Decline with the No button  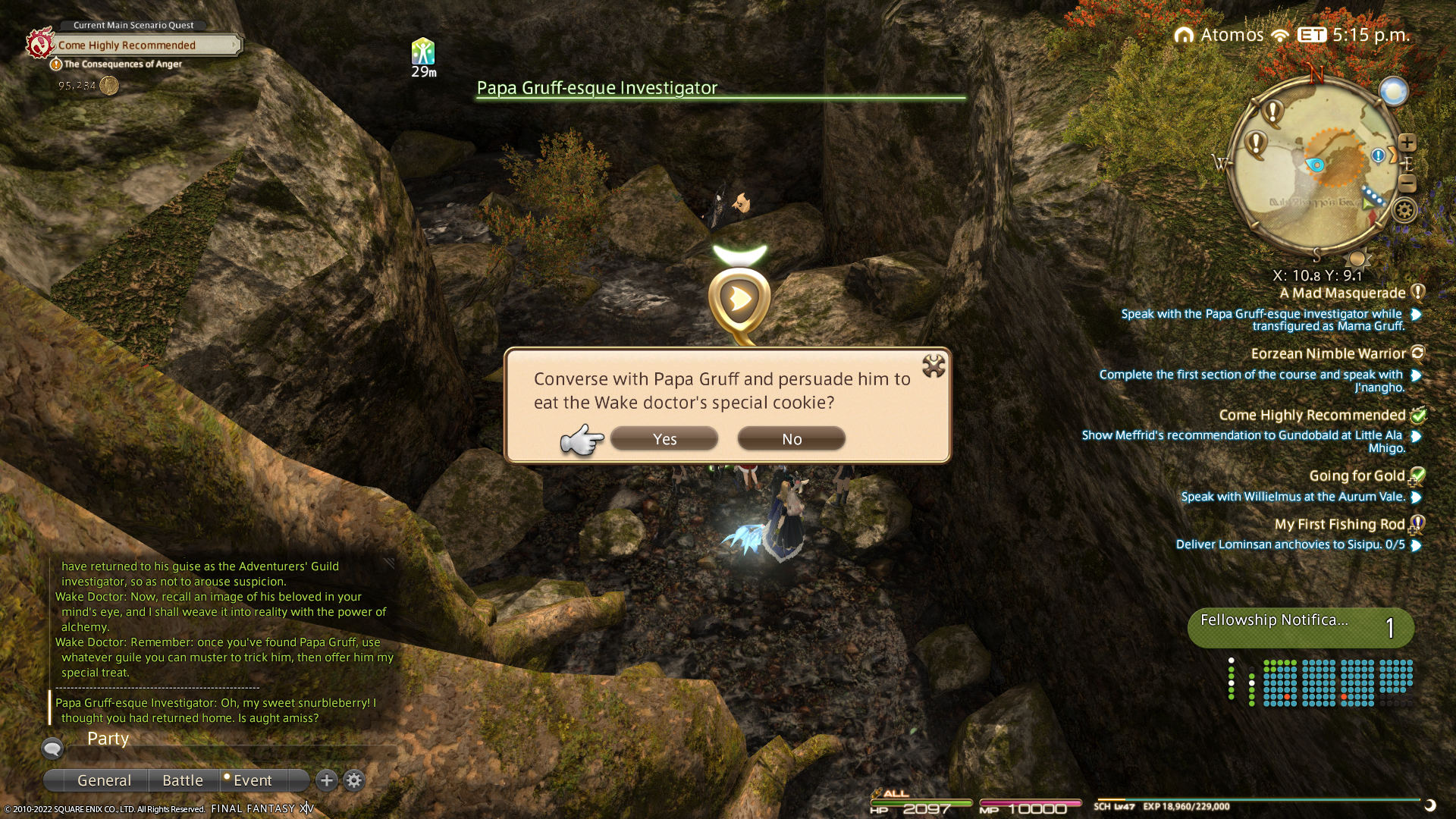791,439
